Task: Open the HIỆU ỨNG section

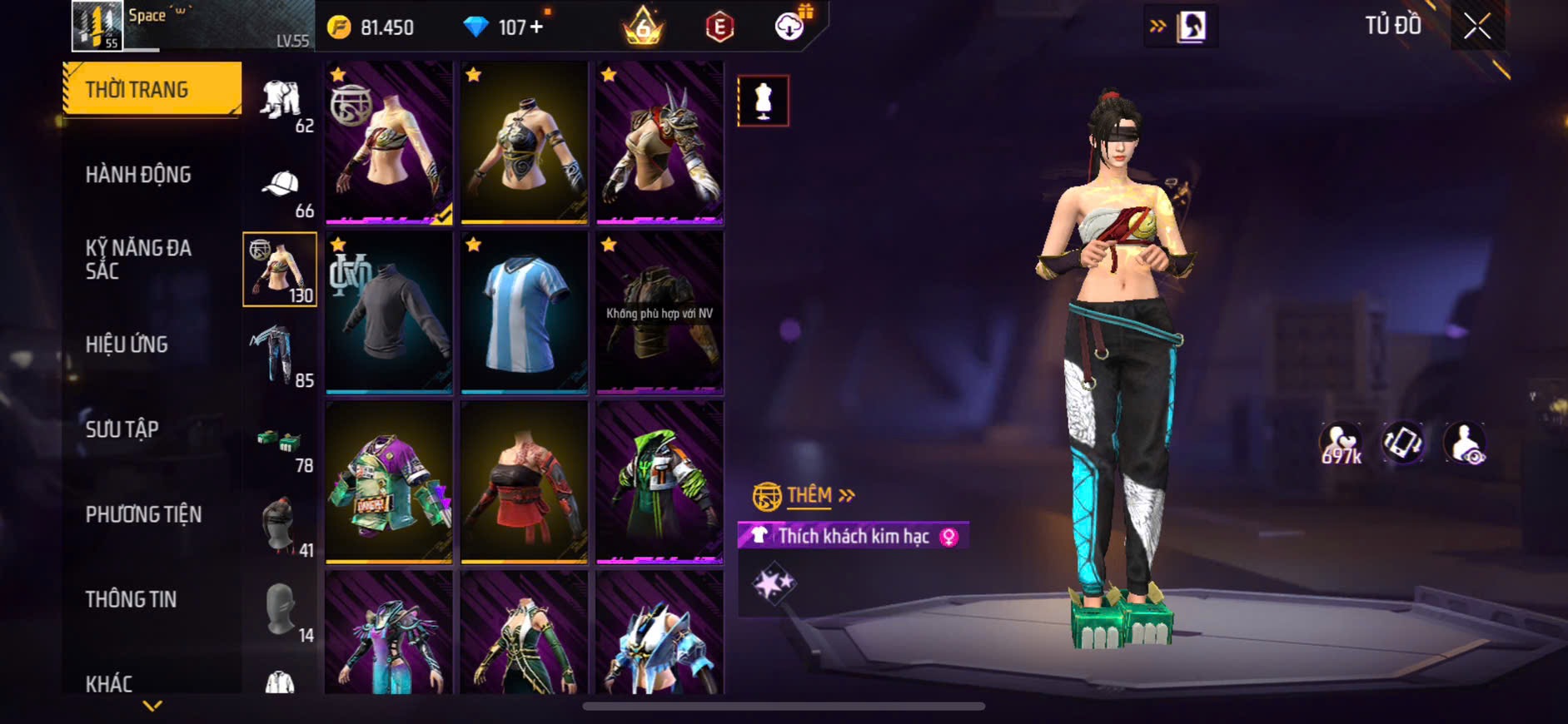Action: [x=127, y=345]
